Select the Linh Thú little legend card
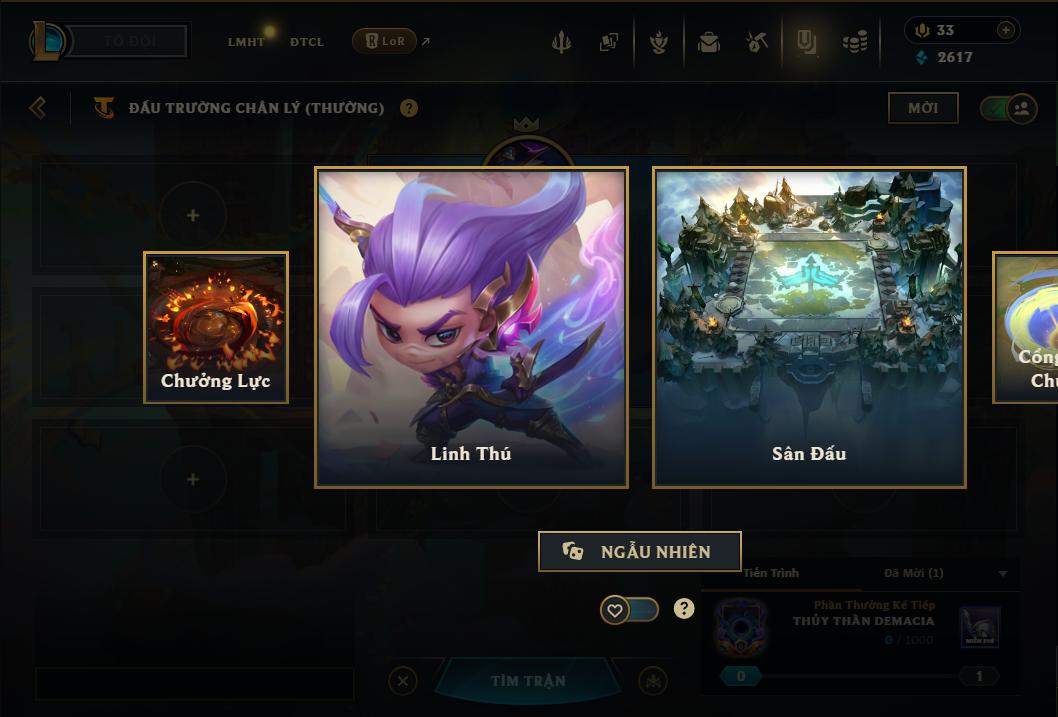Viewport: 1058px width, 717px height. tap(471, 327)
